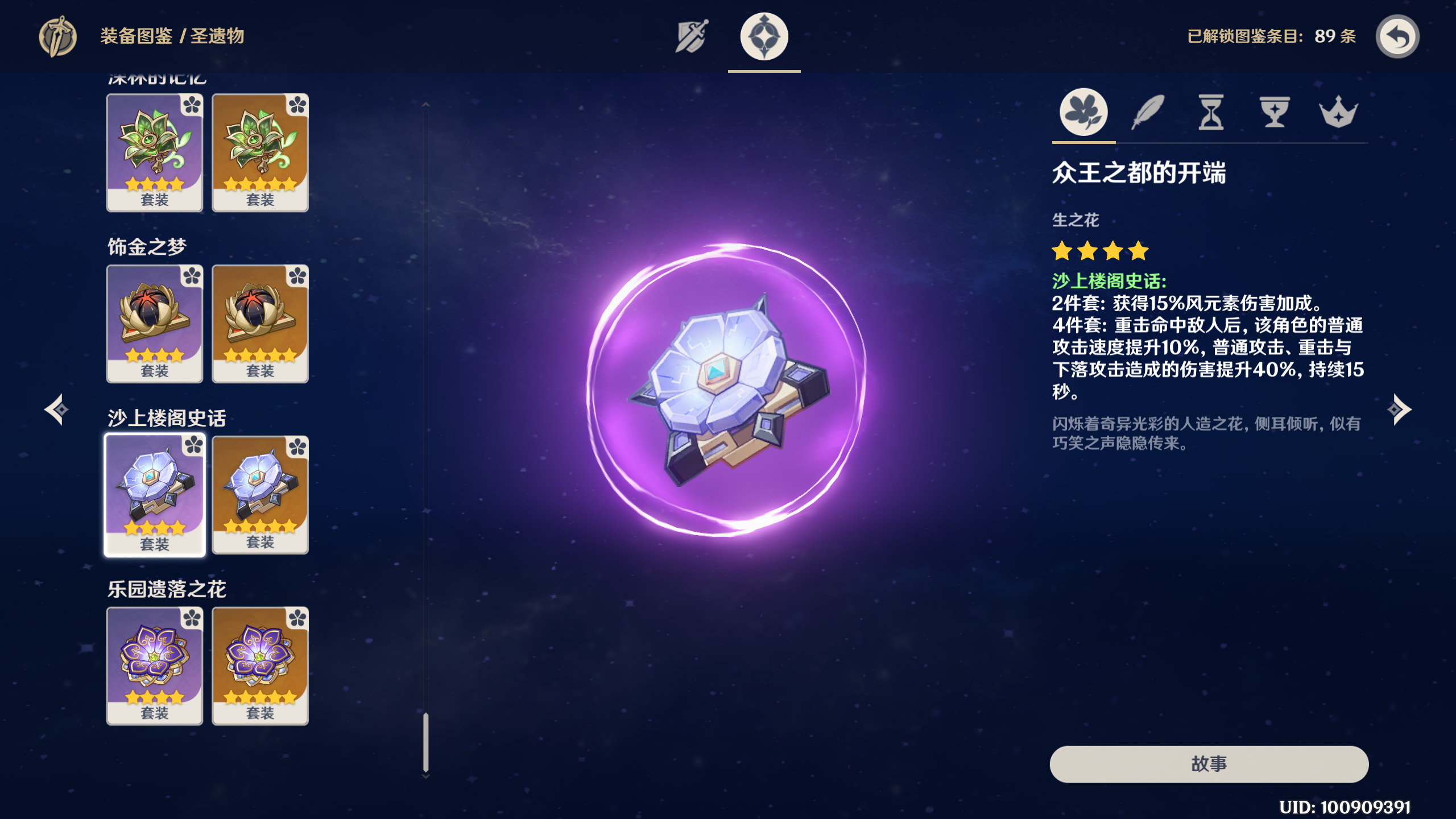1456x819 pixels.
Task: Choose five-star 饰金之梦 set
Action: click(260, 324)
